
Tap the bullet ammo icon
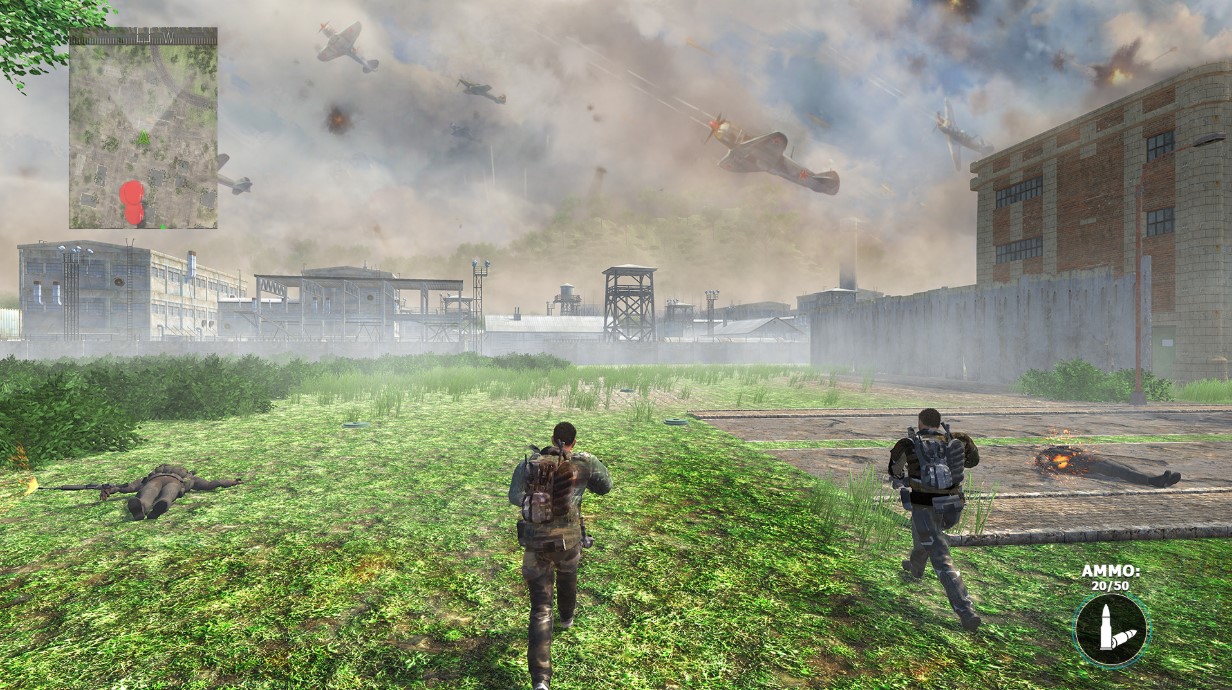(x=1111, y=630)
